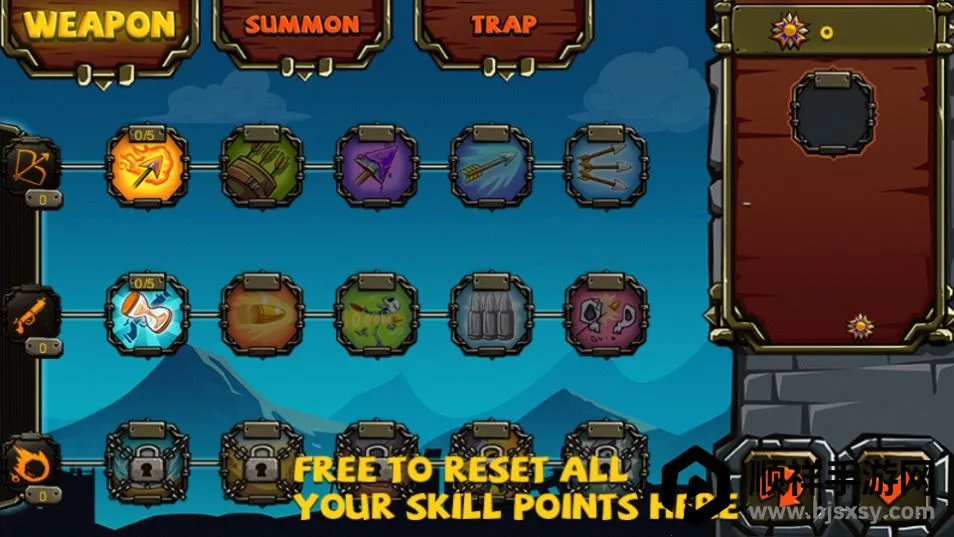The image size is (954, 537).
Task: Choose the arrow quiver skill
Action: coord(261,167)
